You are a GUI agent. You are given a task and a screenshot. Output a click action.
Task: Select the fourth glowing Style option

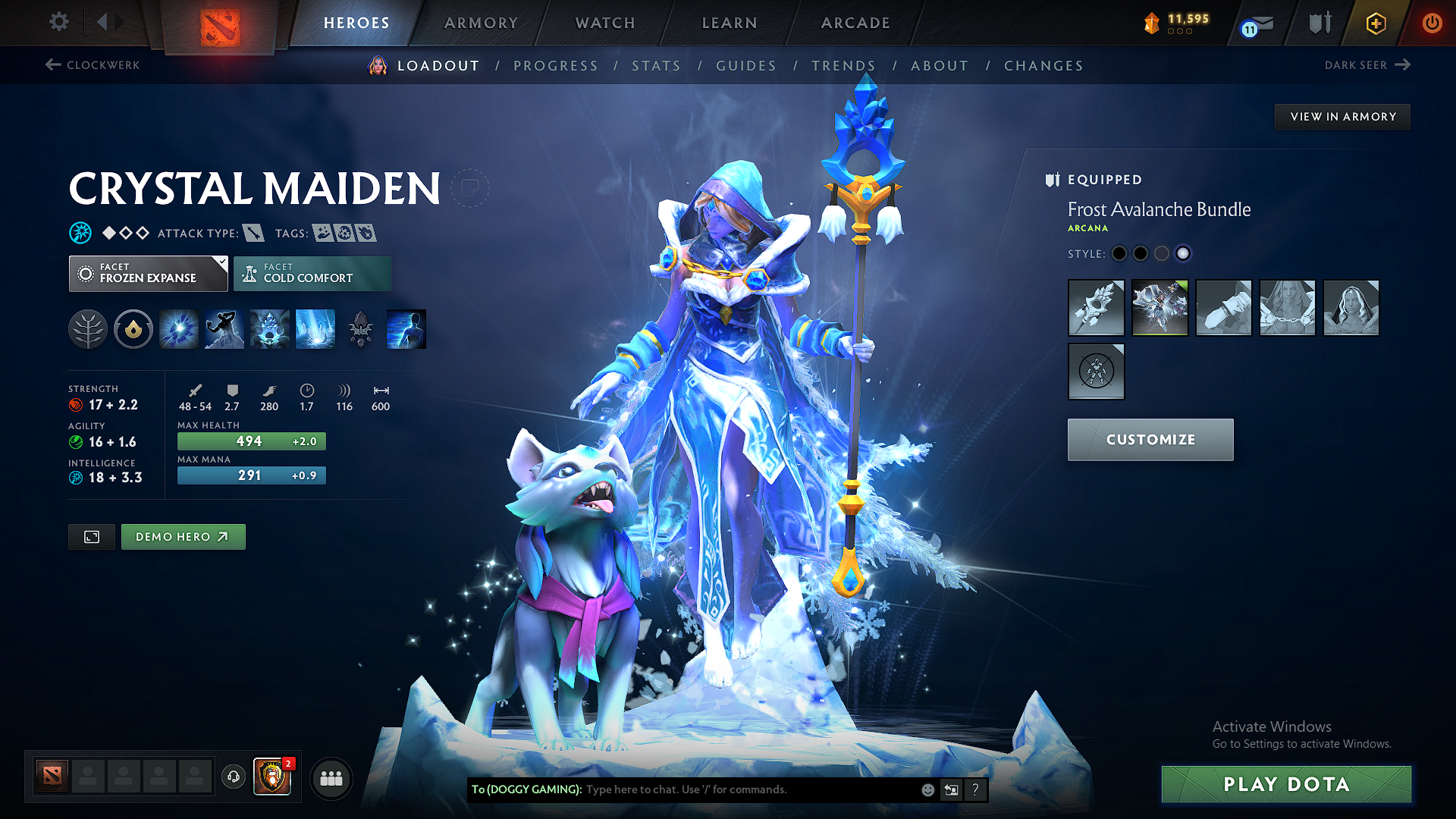(1183, 254)
